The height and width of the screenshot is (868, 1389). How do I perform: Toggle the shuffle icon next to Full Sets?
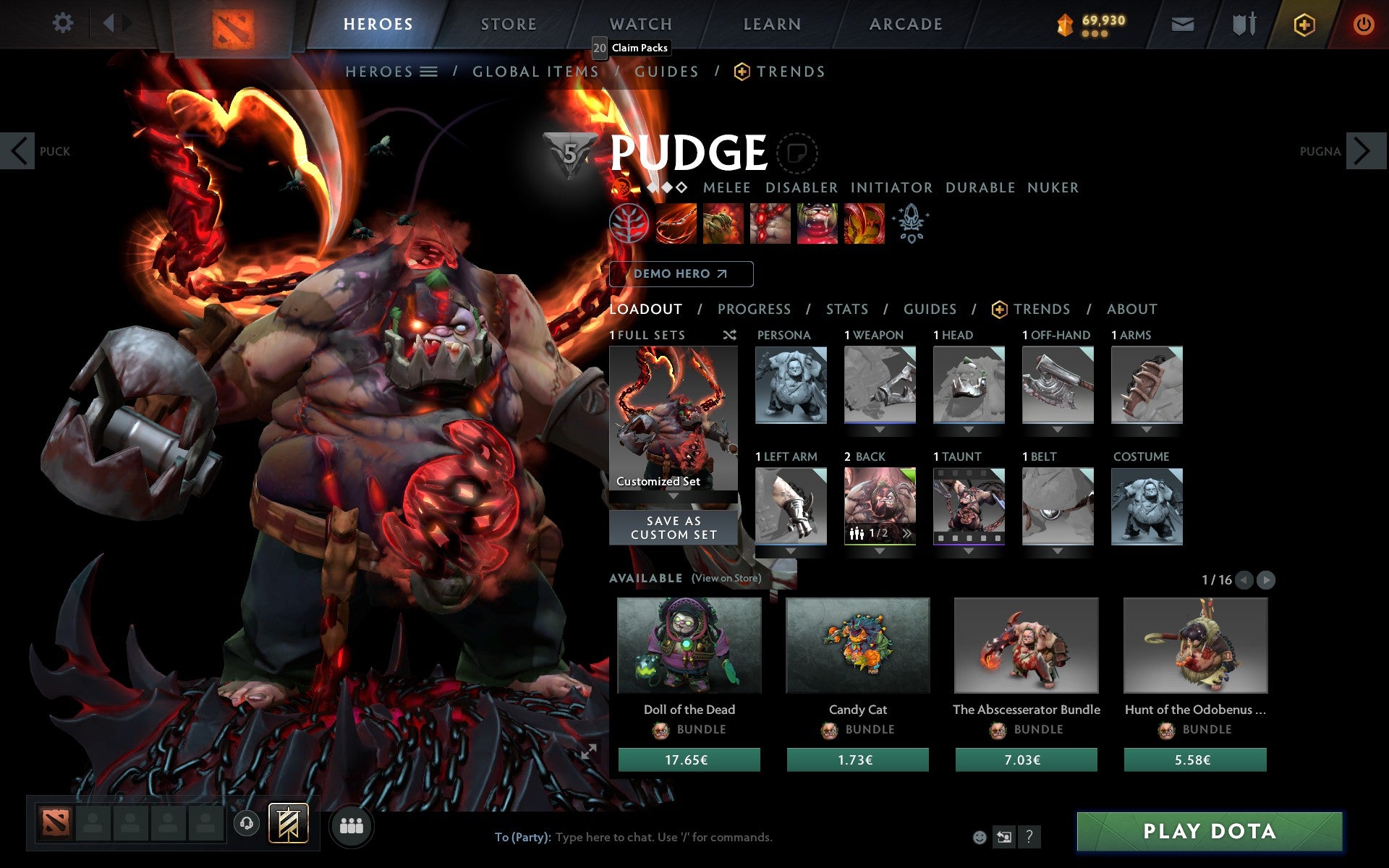(x=729, y=336)
